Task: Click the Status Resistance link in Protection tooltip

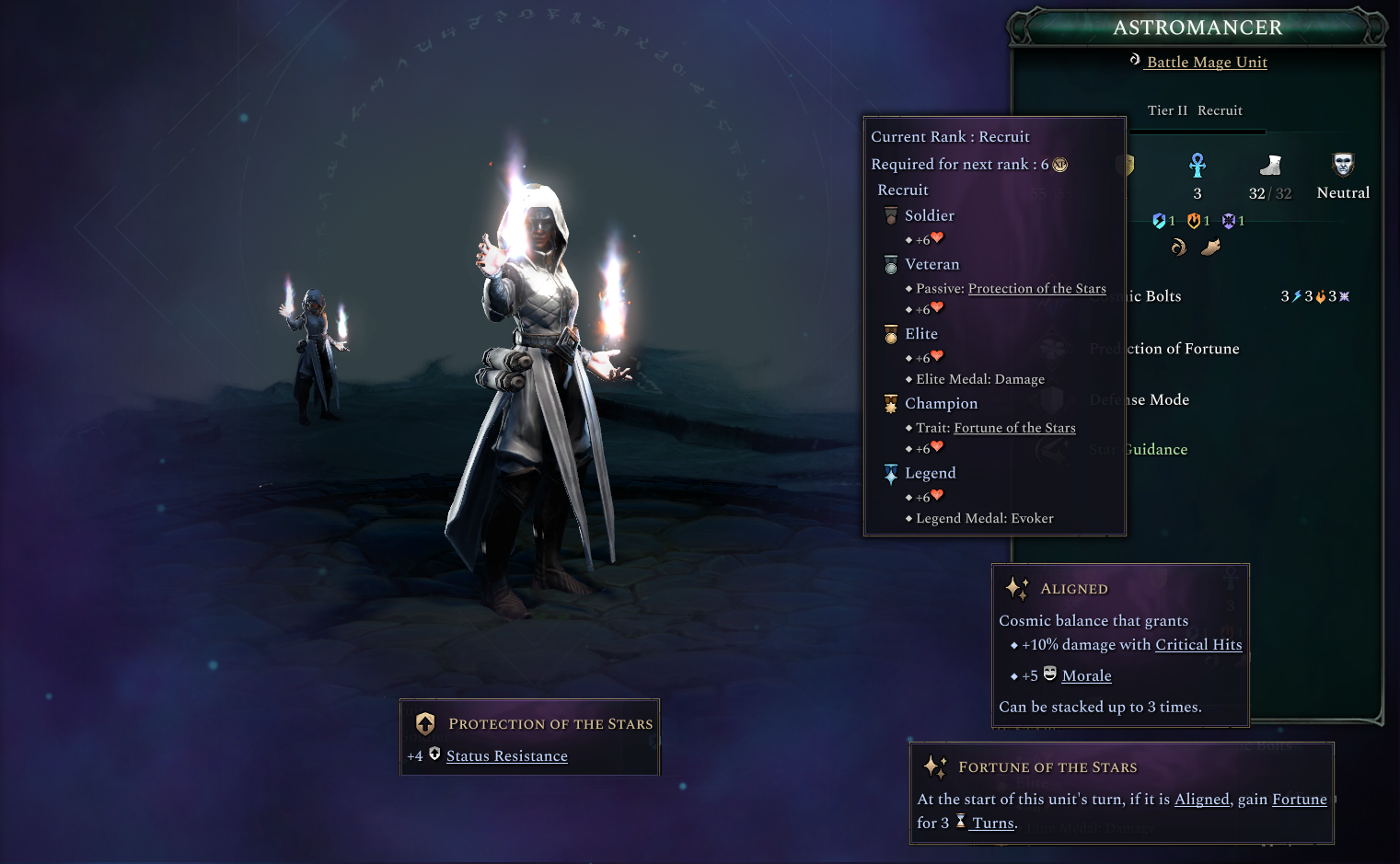Action: coord(506,755)
